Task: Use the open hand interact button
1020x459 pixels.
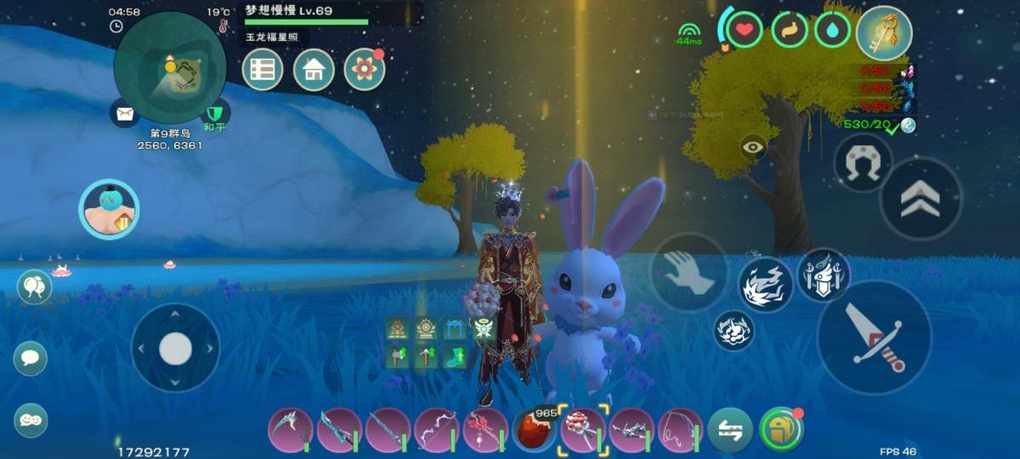Action: (690, 272)
